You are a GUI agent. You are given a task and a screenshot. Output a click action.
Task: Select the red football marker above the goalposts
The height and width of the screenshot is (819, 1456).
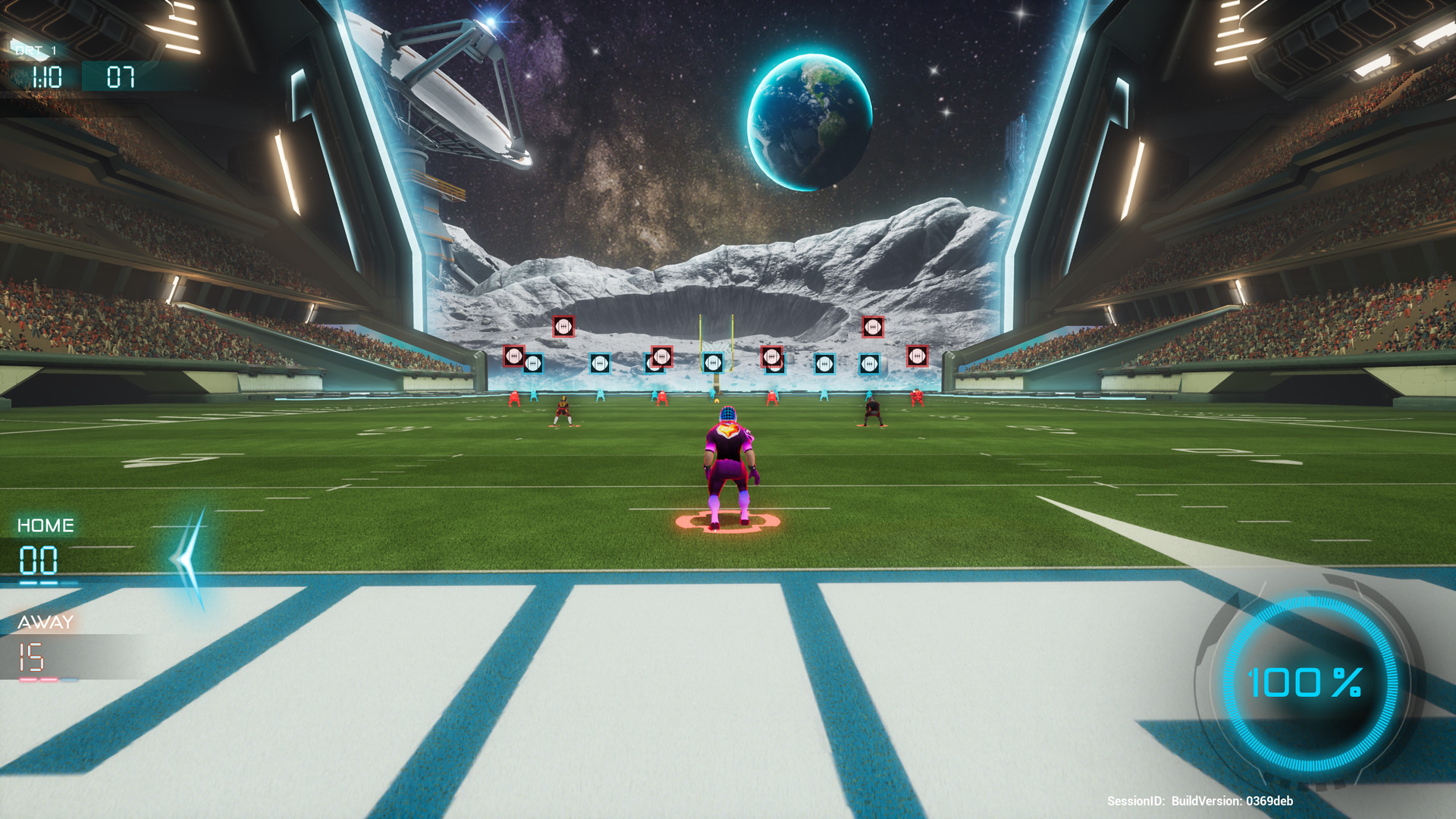[x=661, y=356]
